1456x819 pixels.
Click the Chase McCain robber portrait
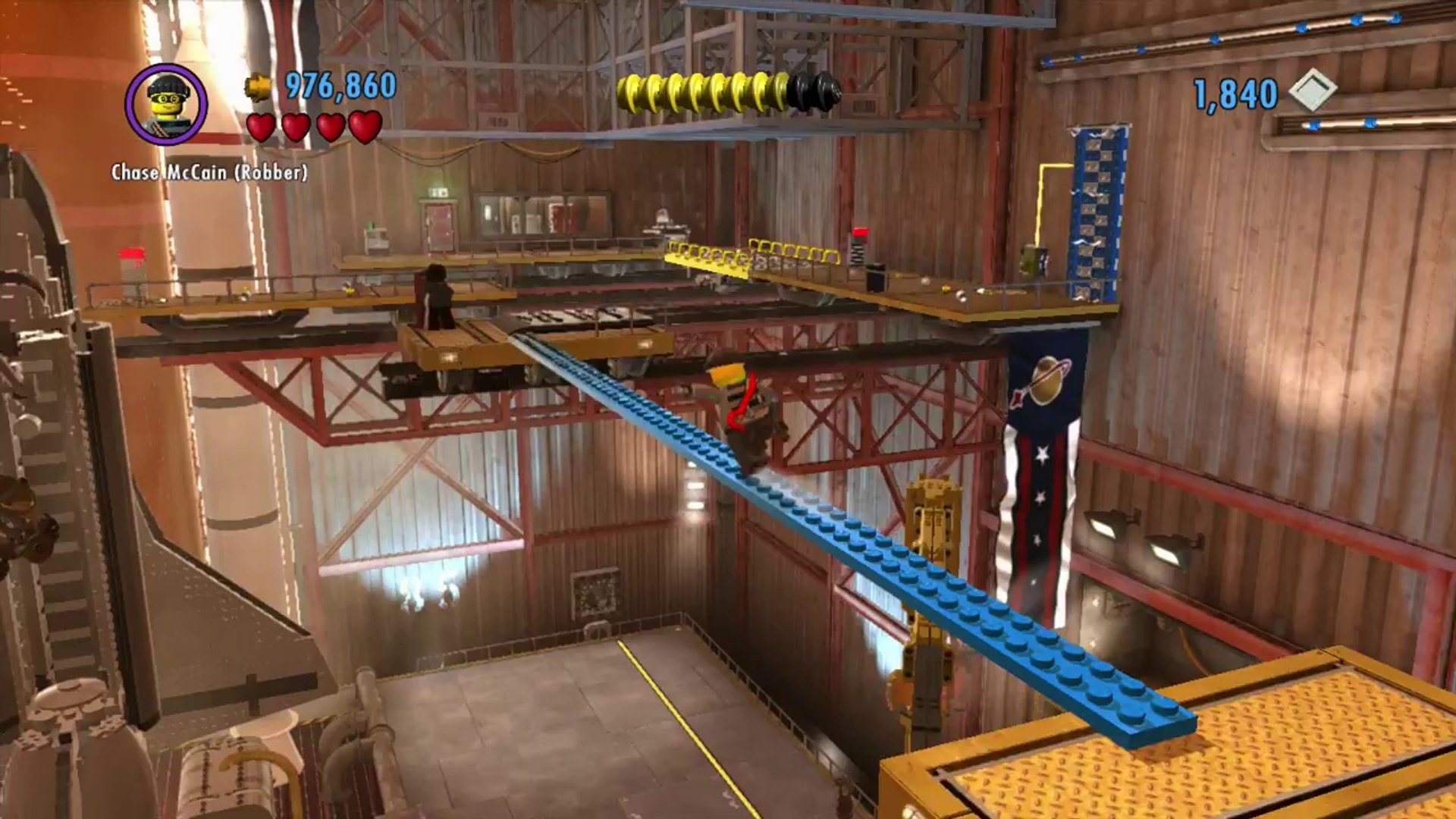pyautogui.click(x=166, y=105)
